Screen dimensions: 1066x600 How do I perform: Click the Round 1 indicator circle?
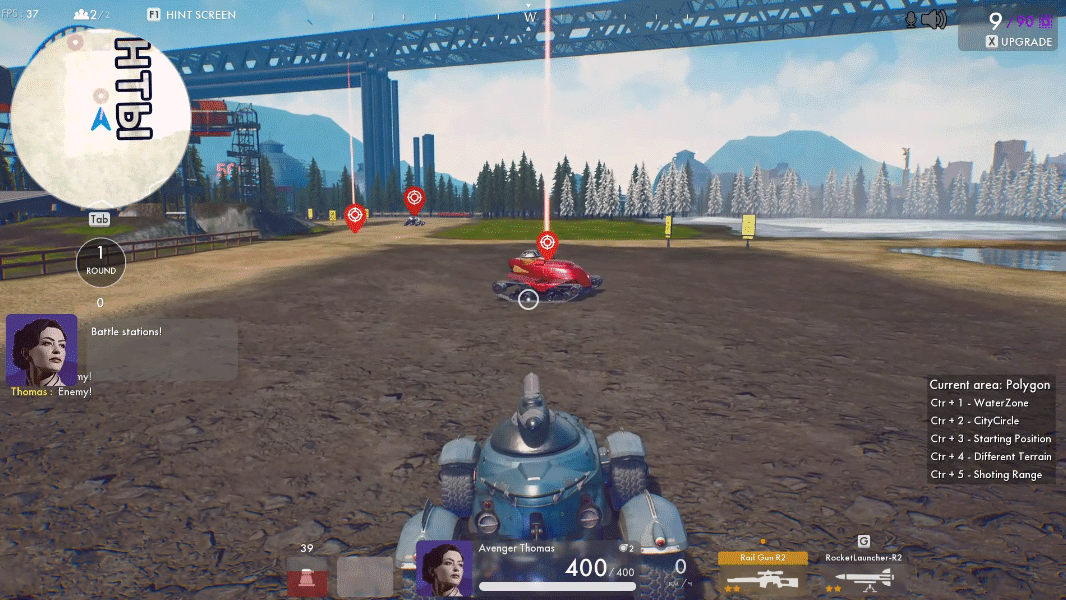coord(100,261)
